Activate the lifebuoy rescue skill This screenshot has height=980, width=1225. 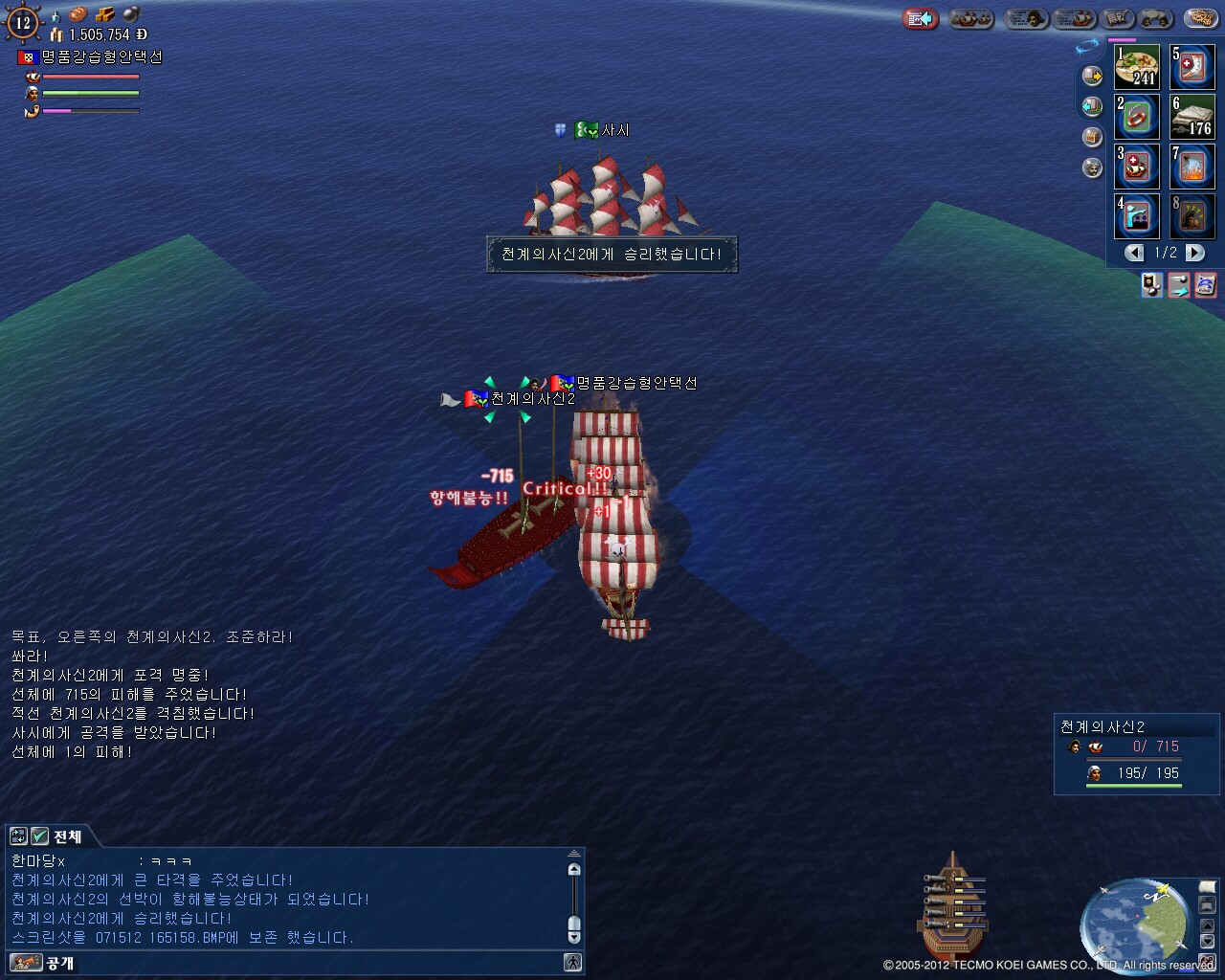tap(1137, 117)
